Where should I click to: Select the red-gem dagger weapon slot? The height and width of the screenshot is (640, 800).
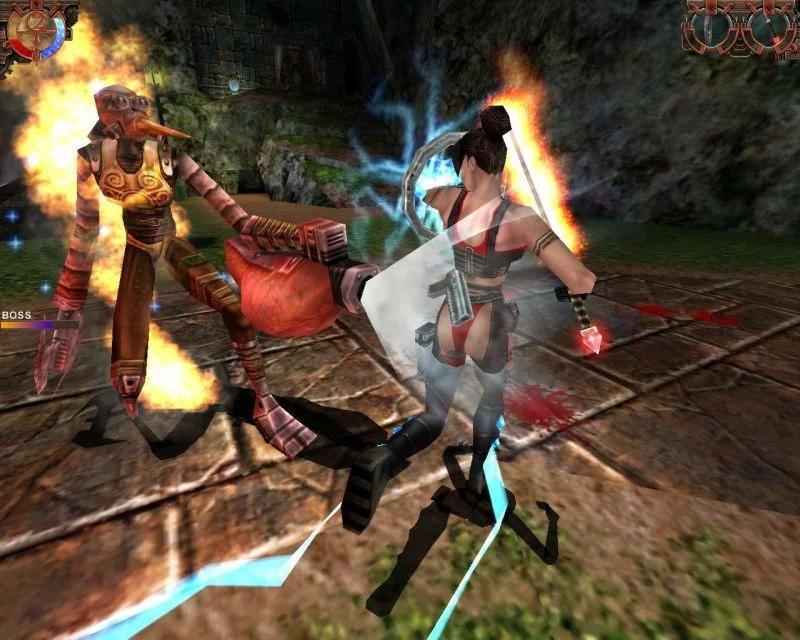(769, 28)
